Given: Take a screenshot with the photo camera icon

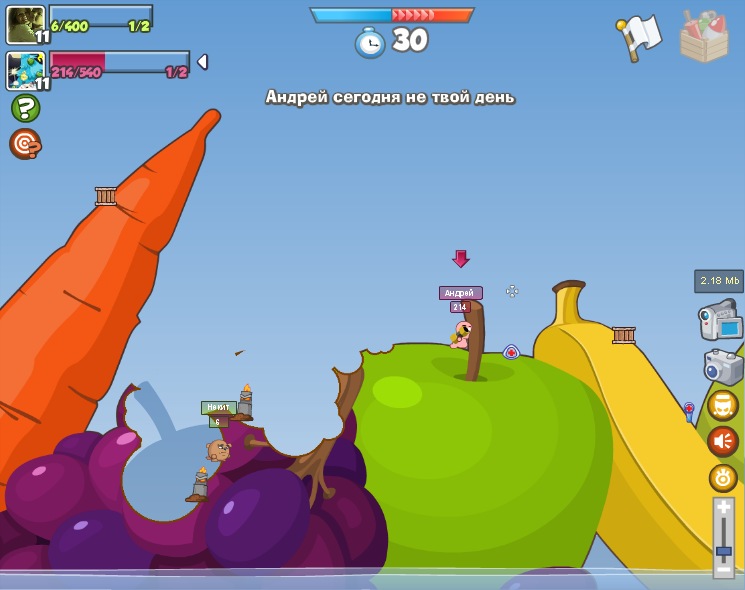Looking at the screenshot, I should tap(723, 366).
